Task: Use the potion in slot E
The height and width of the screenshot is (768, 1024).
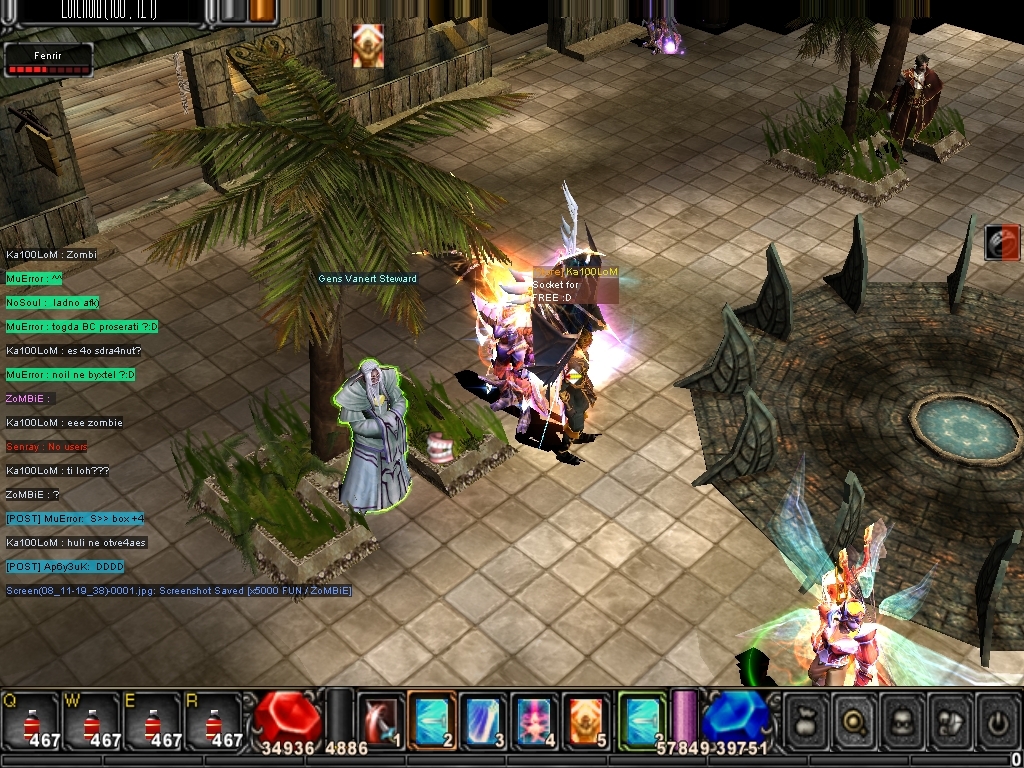Action: click(x=152, y=718)
